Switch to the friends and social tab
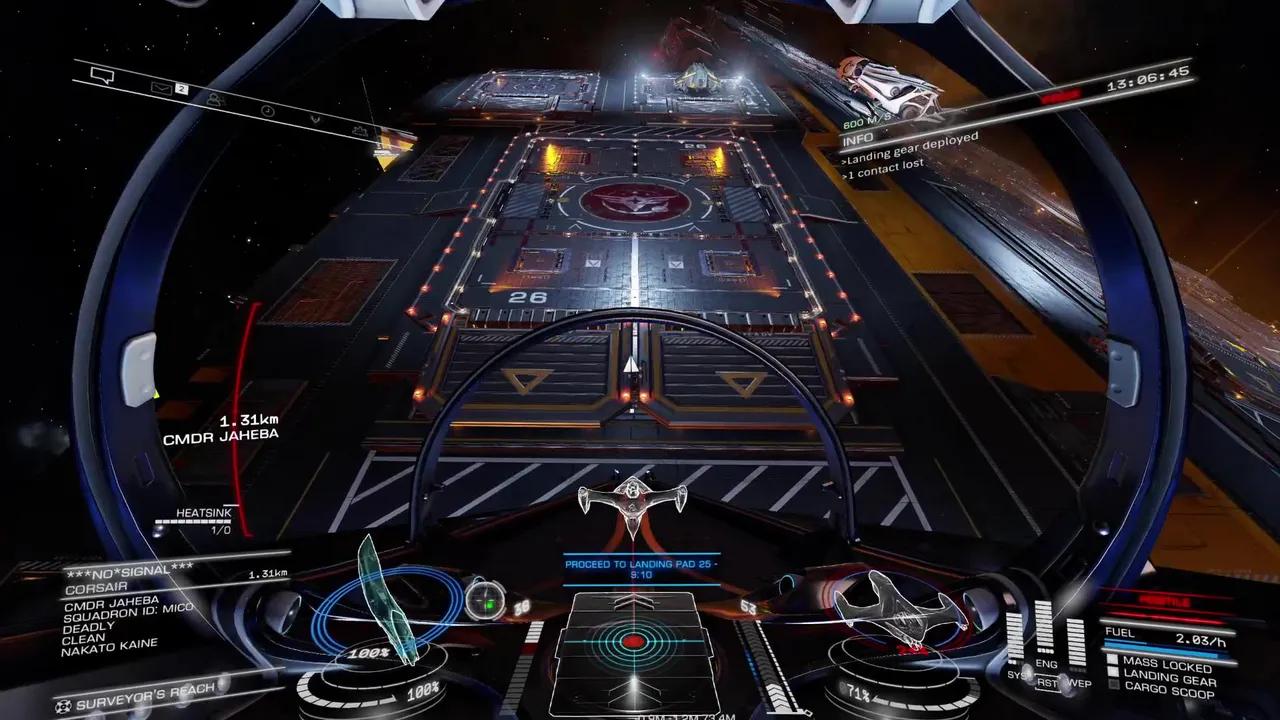This screenshot has width=1280, height=720. click(215, 99)
